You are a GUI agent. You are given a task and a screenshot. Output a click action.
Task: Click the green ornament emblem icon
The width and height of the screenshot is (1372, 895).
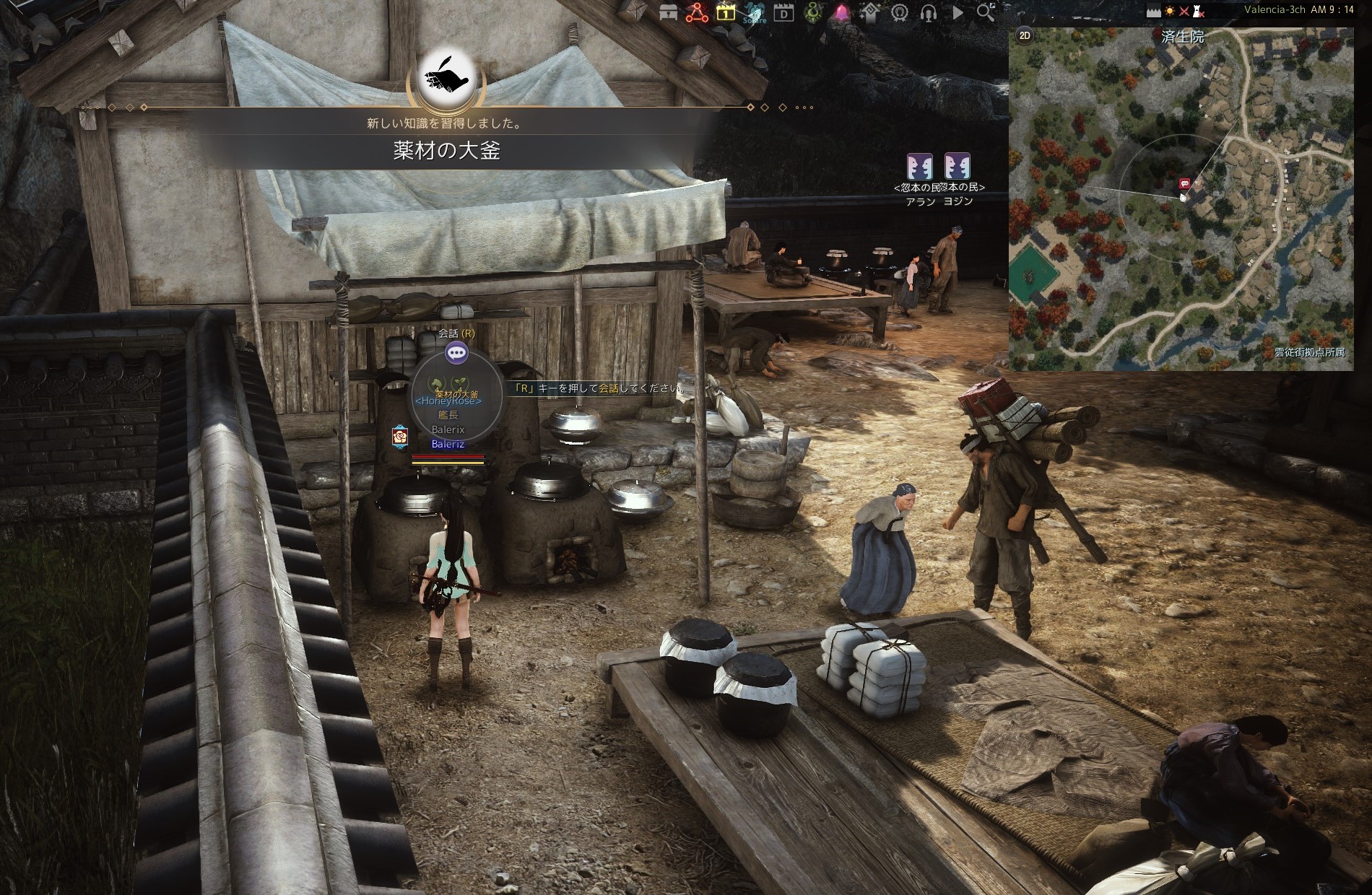tap(813, 13)
